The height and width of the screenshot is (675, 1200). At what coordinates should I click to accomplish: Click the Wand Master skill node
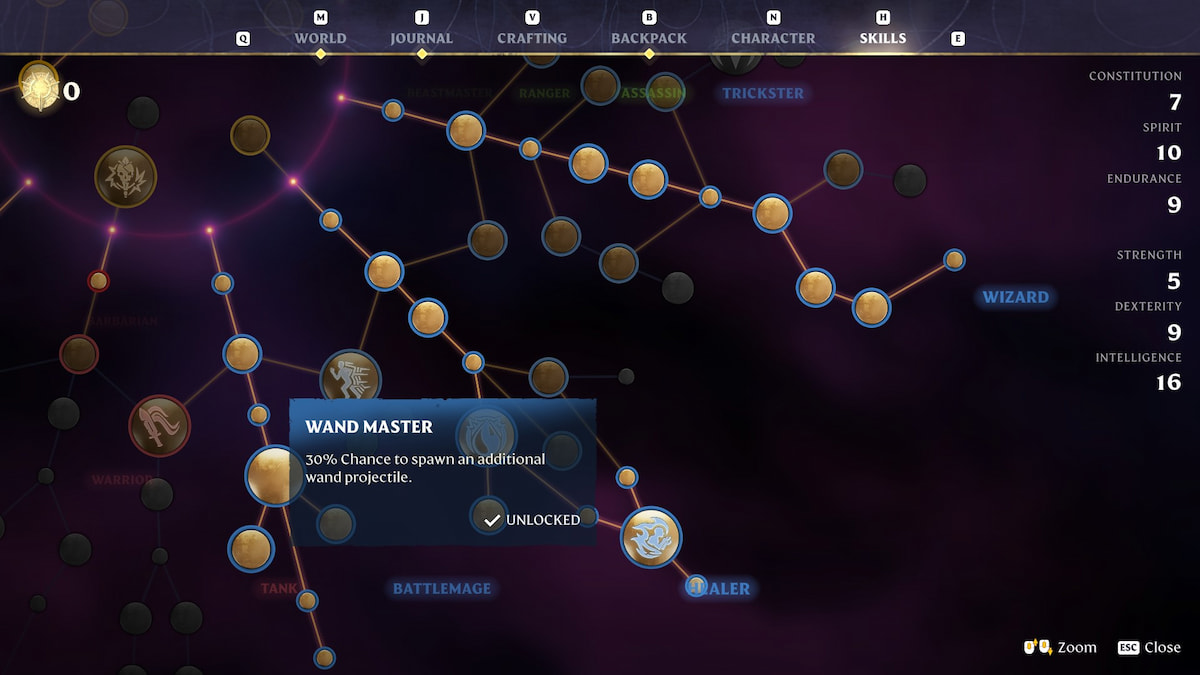274,475
